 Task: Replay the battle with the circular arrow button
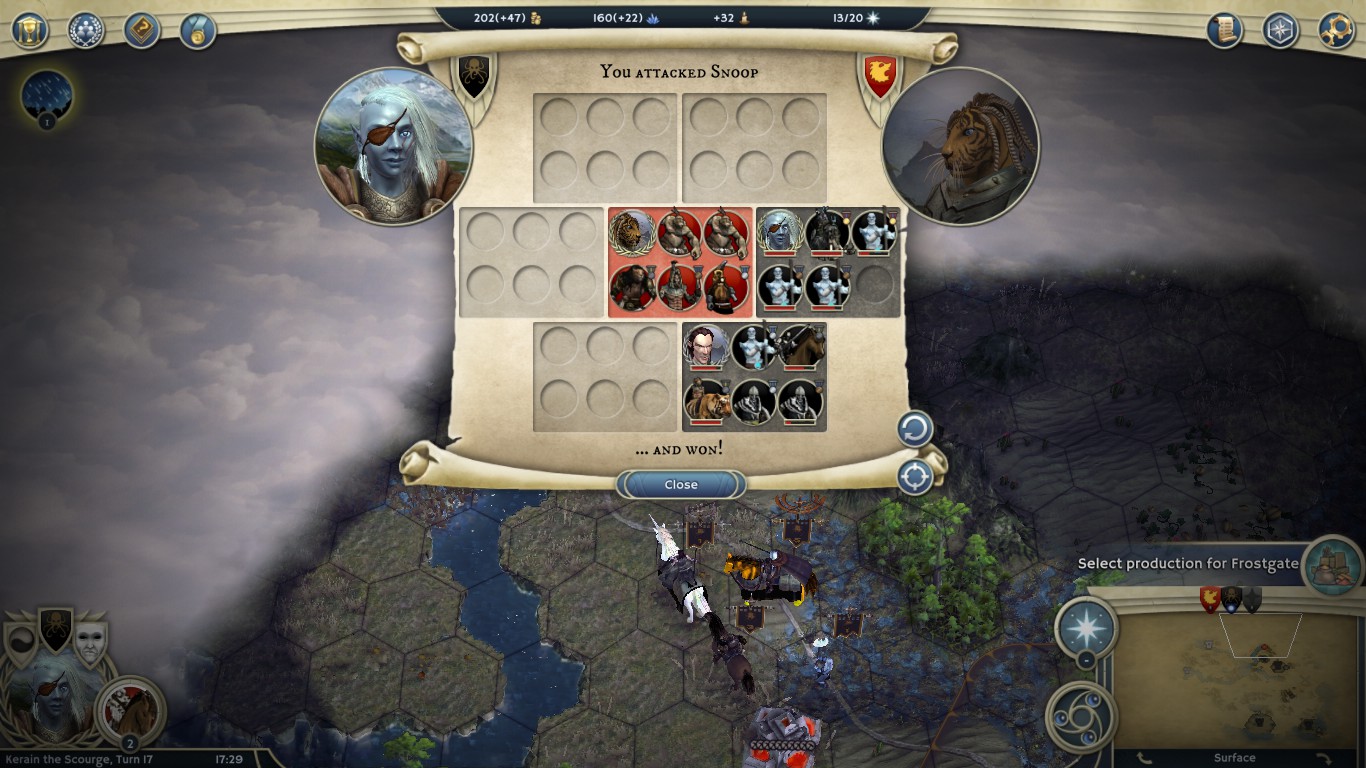914,430
